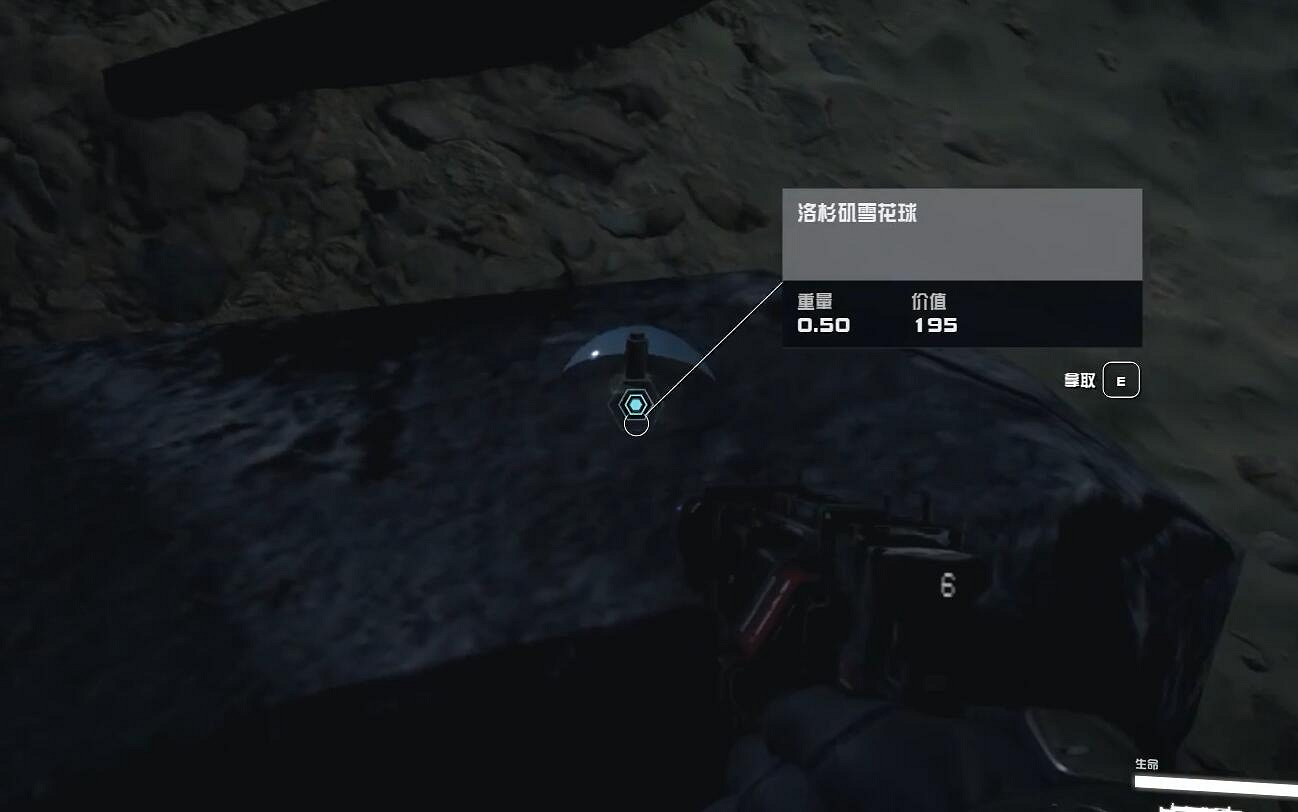
Task: Click the value 195 text
Action: [938, 325]
